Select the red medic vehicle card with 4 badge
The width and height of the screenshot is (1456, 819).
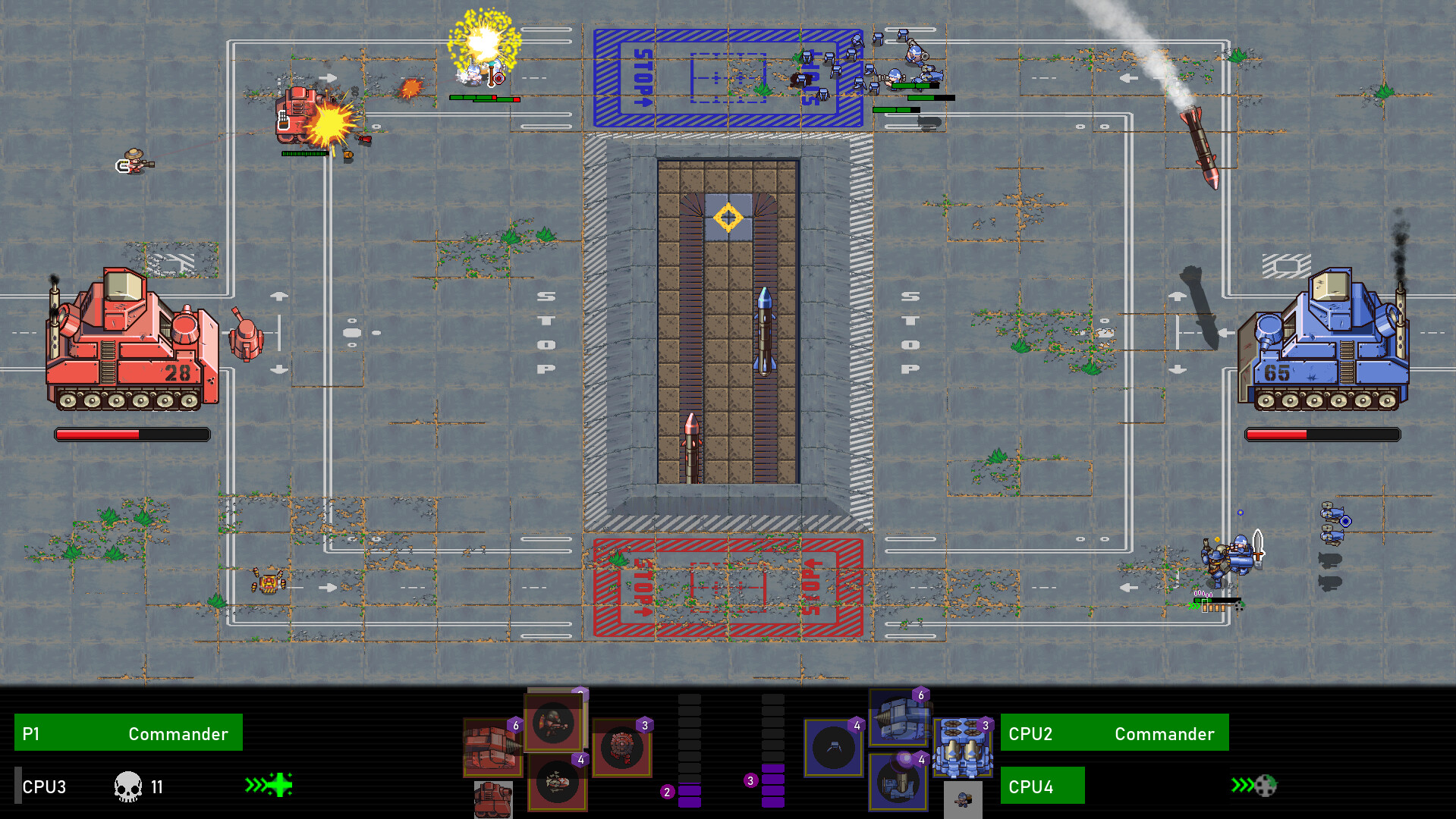click(x=558, y=783)
